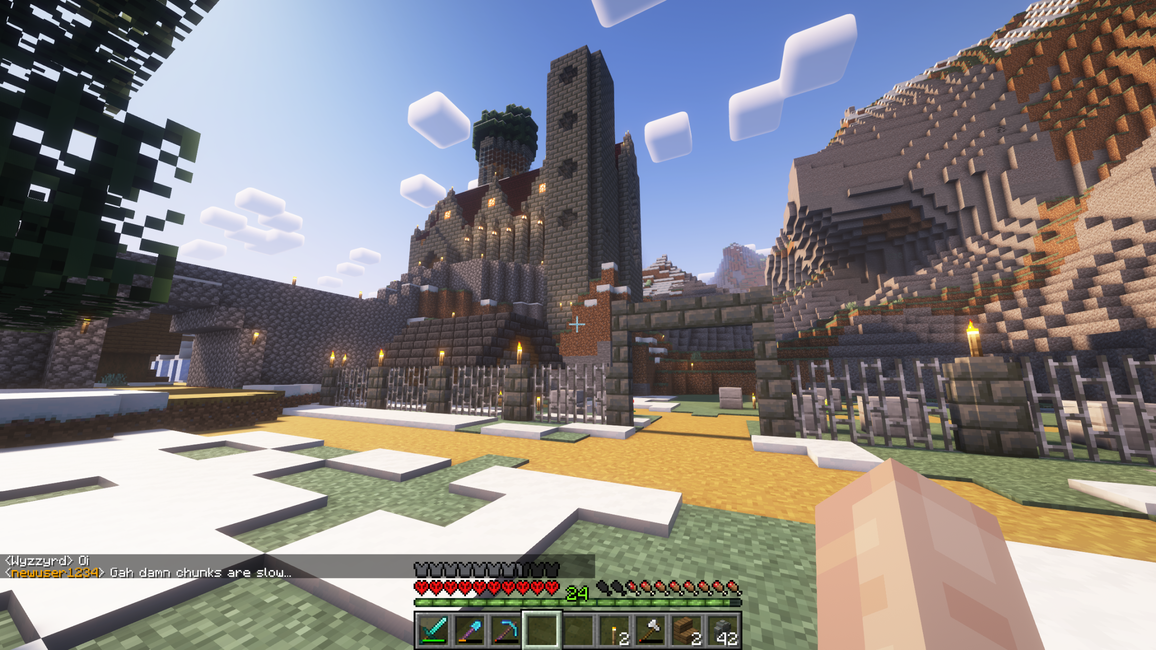Choose the cobblestone stack of 42
The width and height of the screenshot is (1156, 650).
pos(722,630)
